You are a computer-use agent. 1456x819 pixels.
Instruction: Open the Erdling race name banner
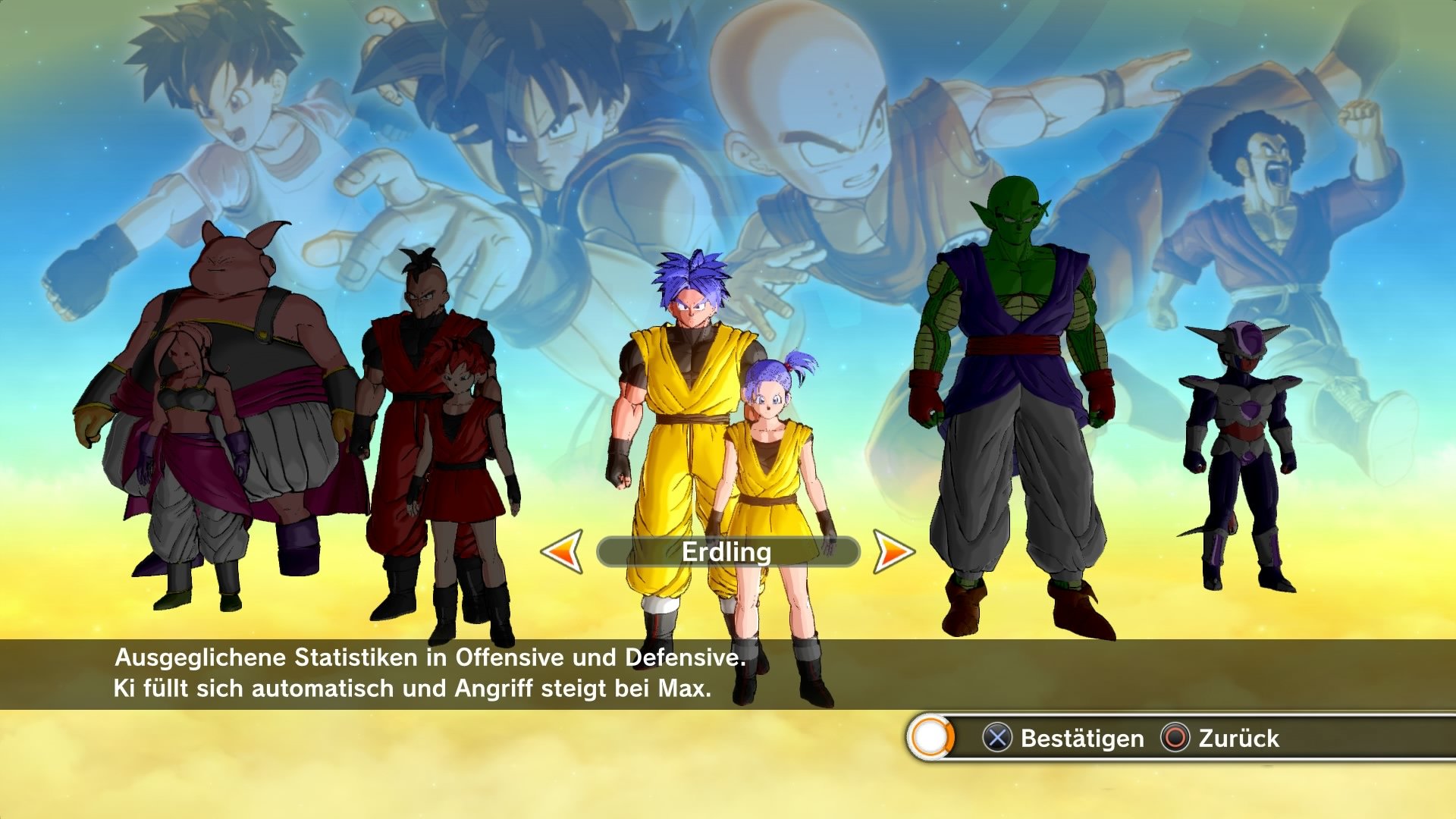tap(726, 553)
